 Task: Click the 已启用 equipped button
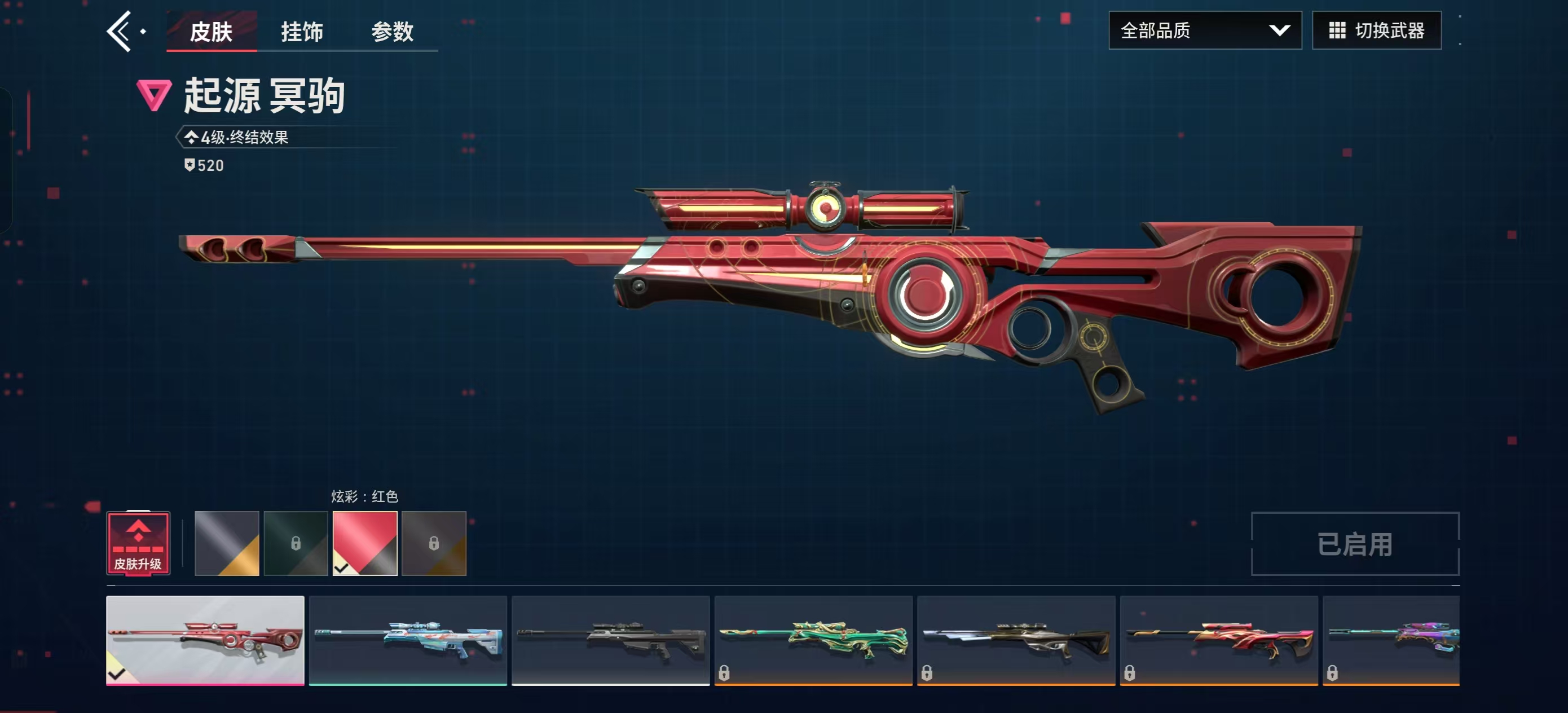tap(1354, 544)
